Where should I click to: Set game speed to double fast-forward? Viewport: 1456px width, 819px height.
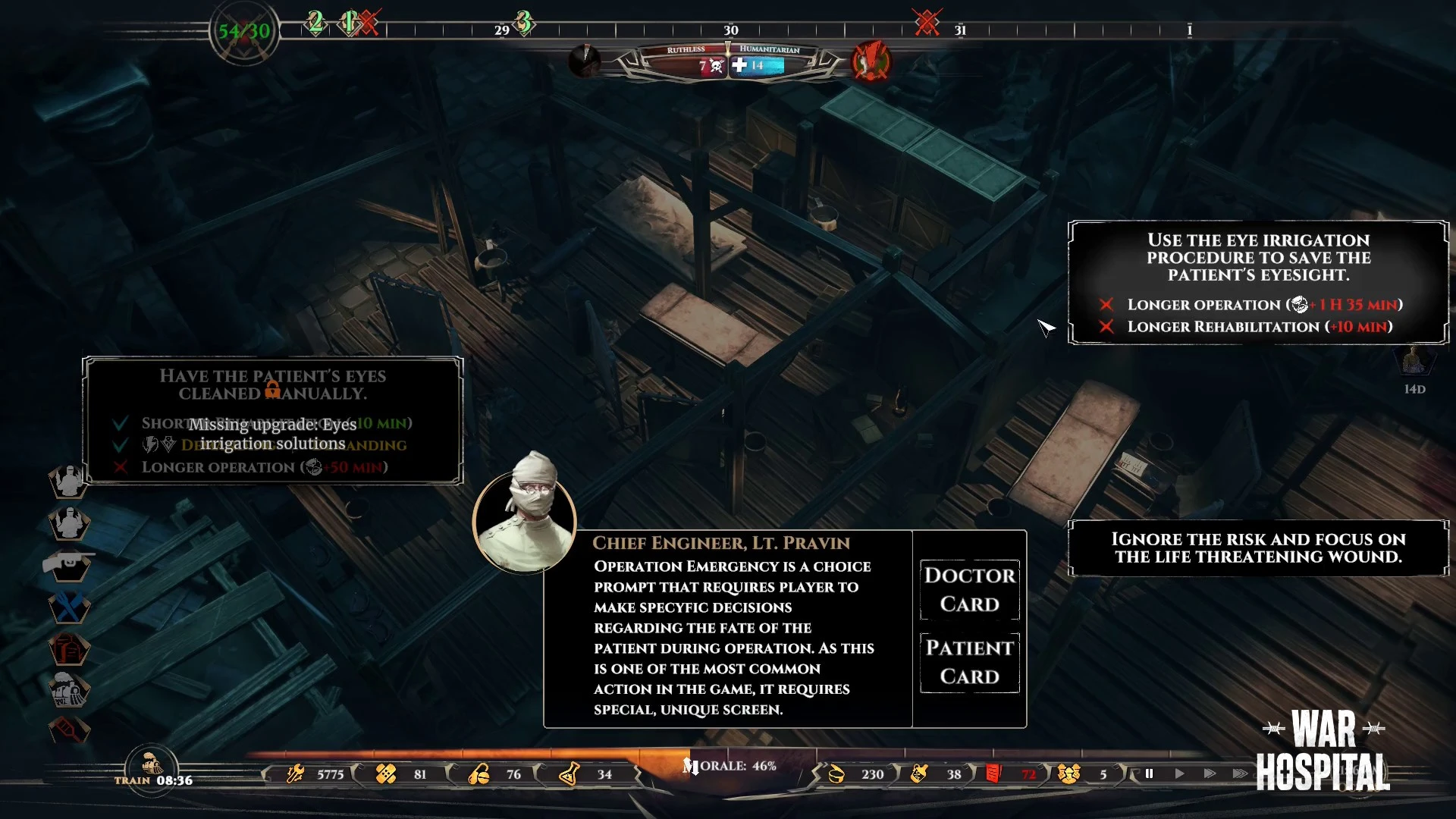click(x=1210, y=774)
